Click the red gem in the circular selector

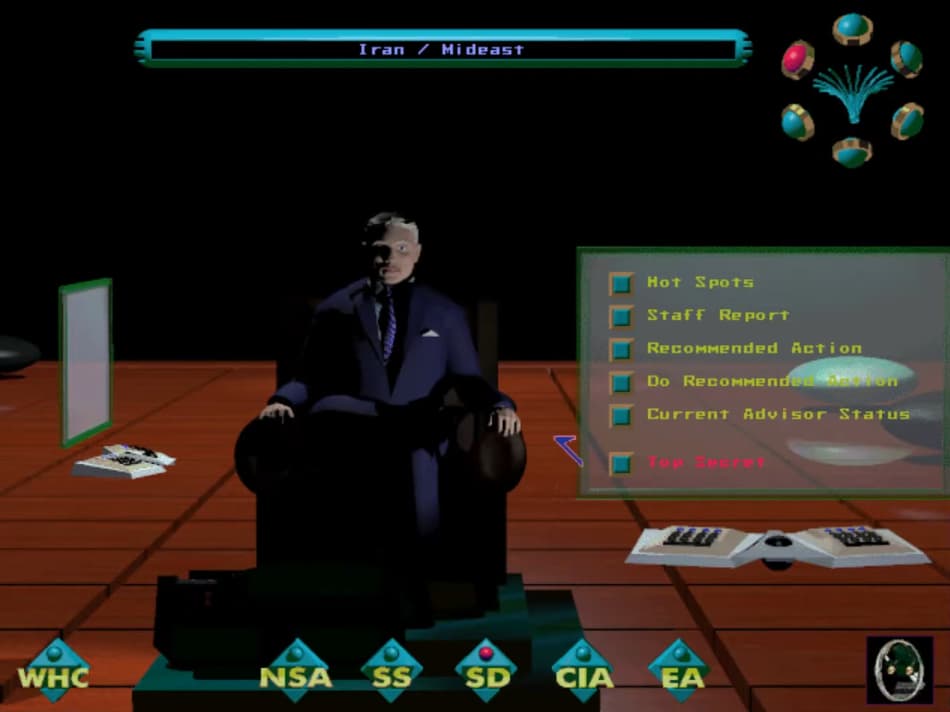pos(798,59)
